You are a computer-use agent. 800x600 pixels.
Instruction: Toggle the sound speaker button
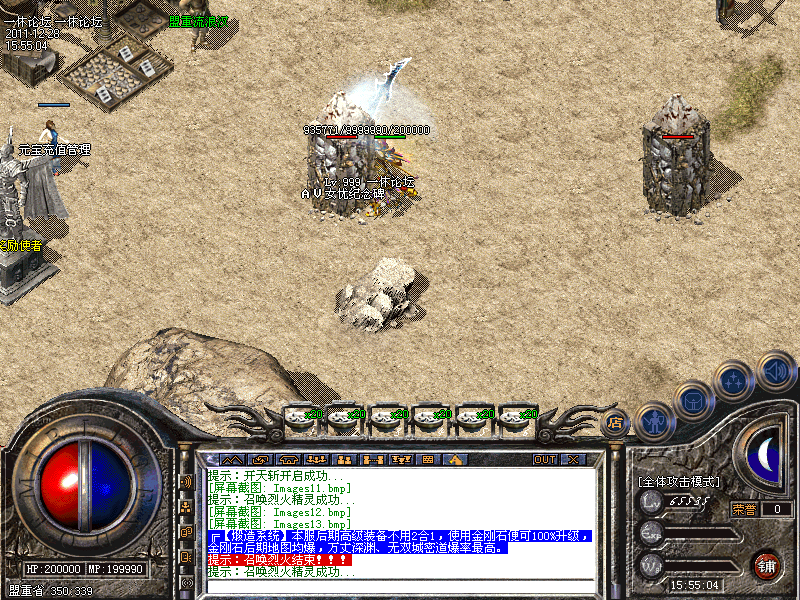coord(775,371)
